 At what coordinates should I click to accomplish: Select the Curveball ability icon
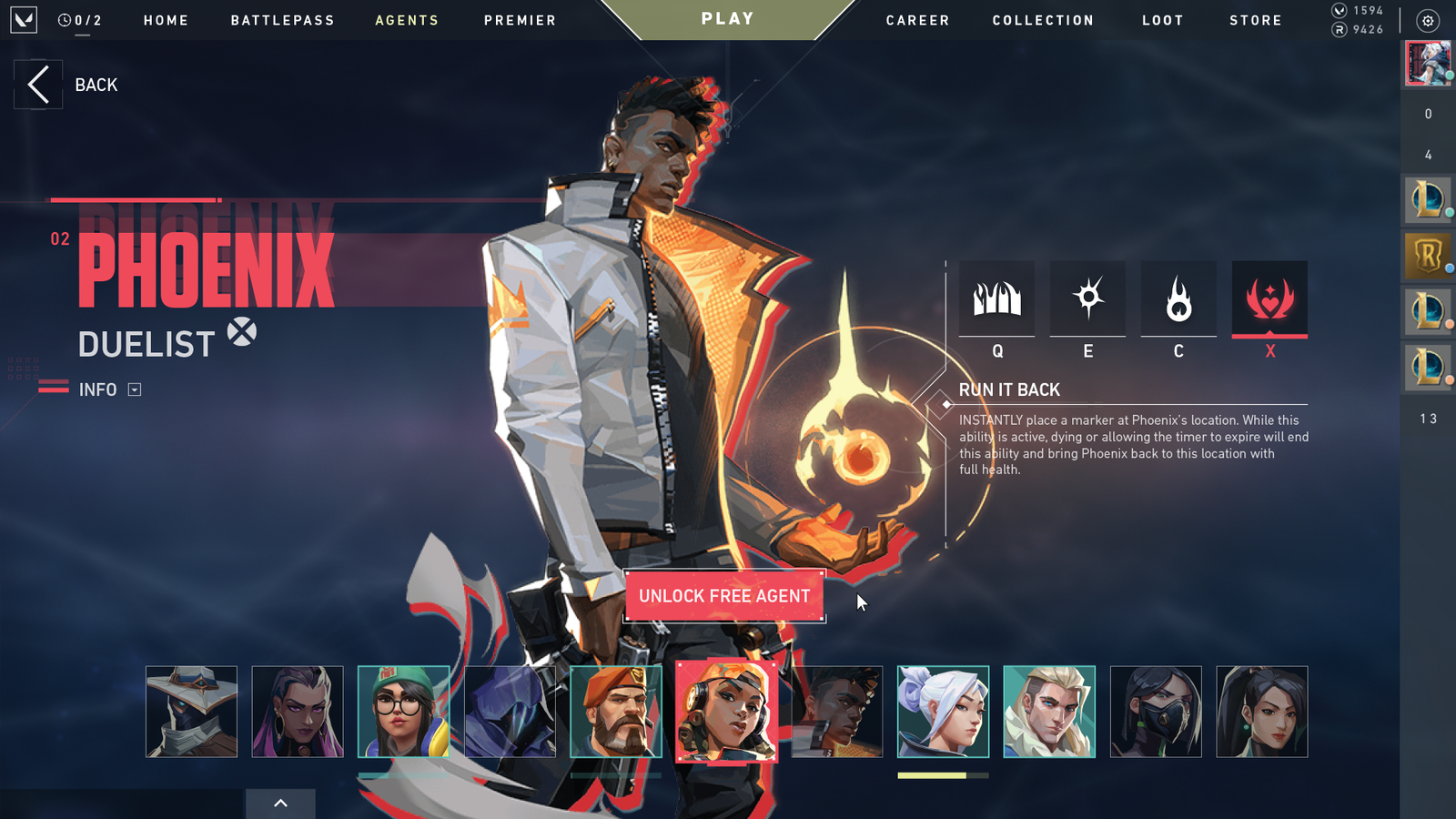[x=1087, y=300]
